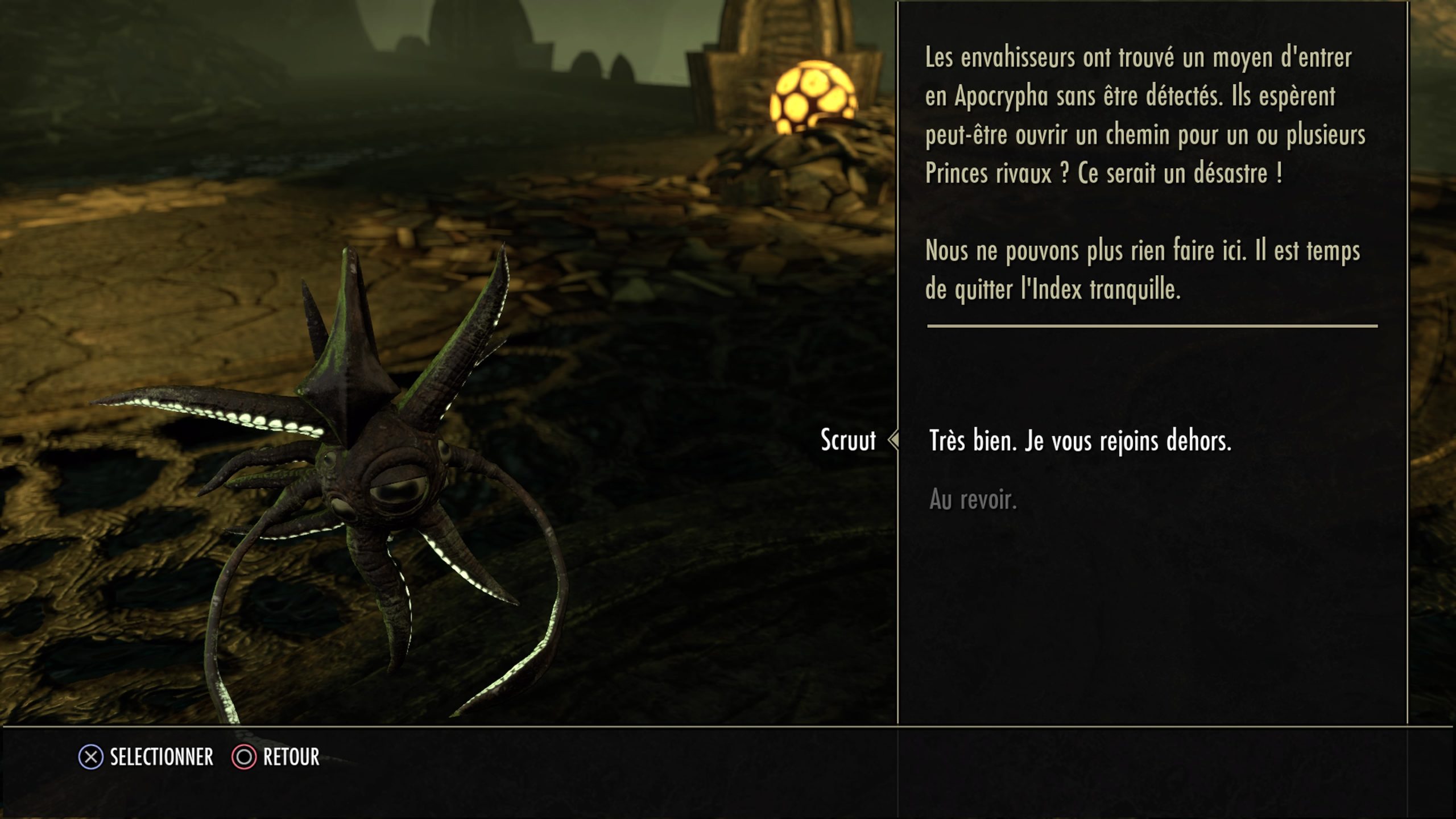Image resolution: width=1456 pixels, height=819 pixels.
Task: Select the "Au revoir." dialogue option
Action: tap(973, 500)
